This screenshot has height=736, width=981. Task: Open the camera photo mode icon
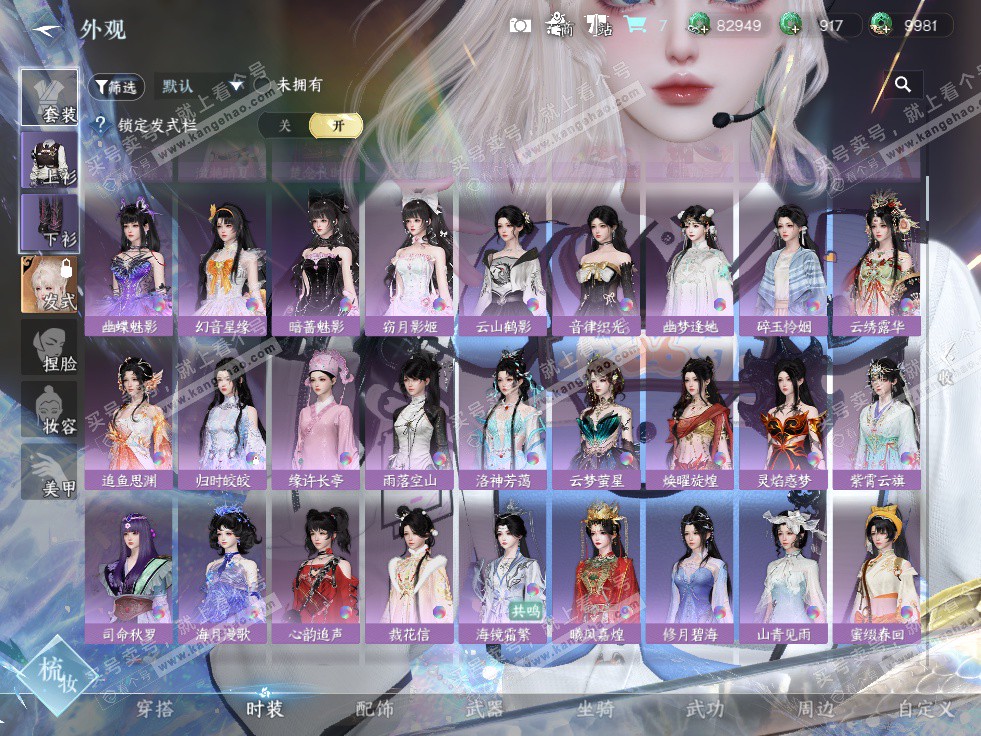520,26
